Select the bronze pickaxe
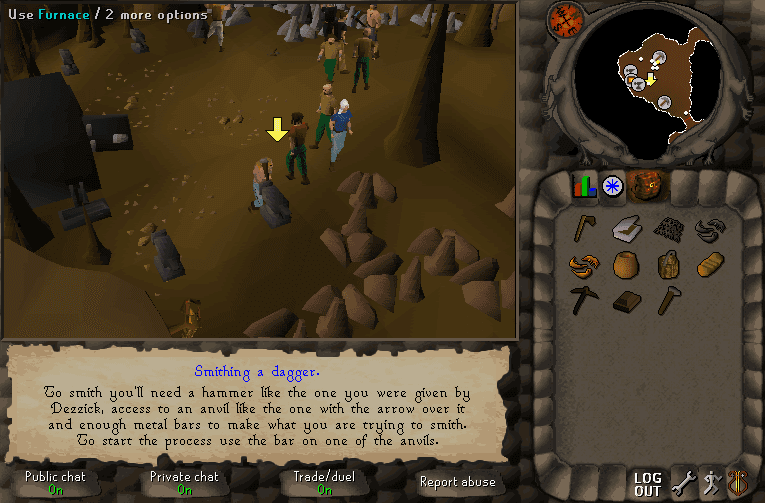Screen dimensions: 765x503 tap(584, 300)
